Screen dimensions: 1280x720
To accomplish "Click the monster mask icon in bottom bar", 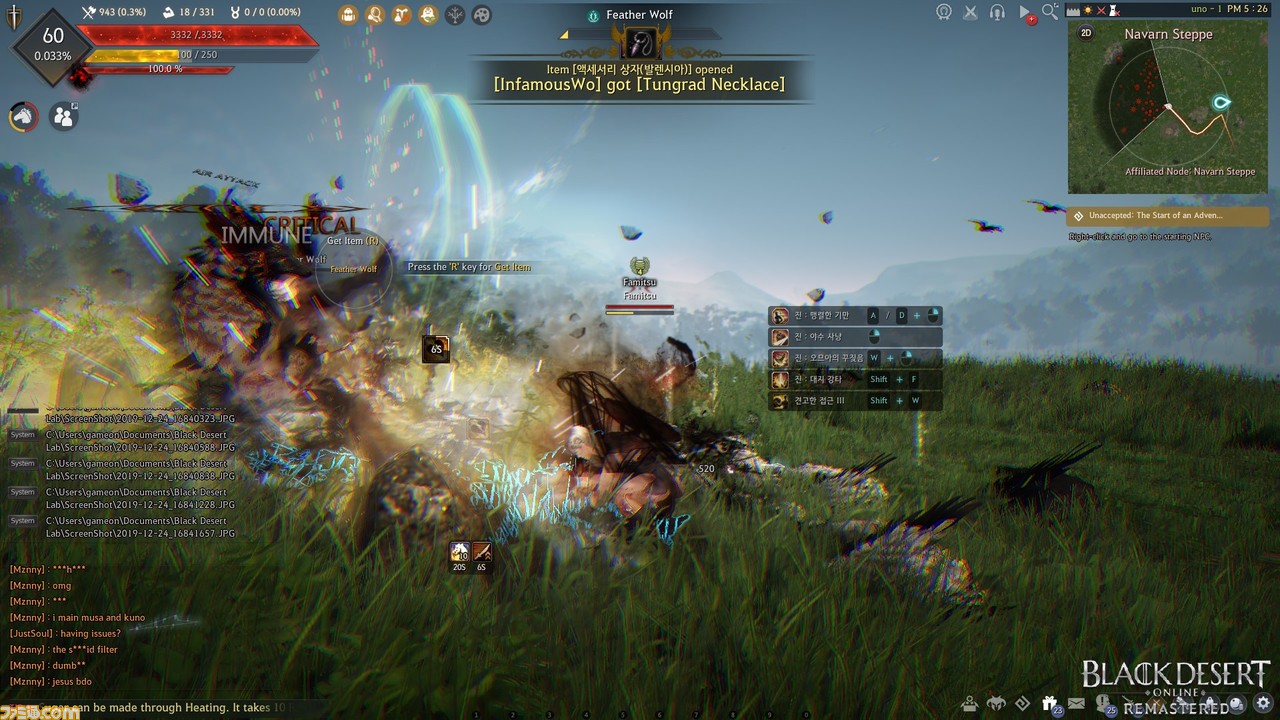I will (997, 702).
